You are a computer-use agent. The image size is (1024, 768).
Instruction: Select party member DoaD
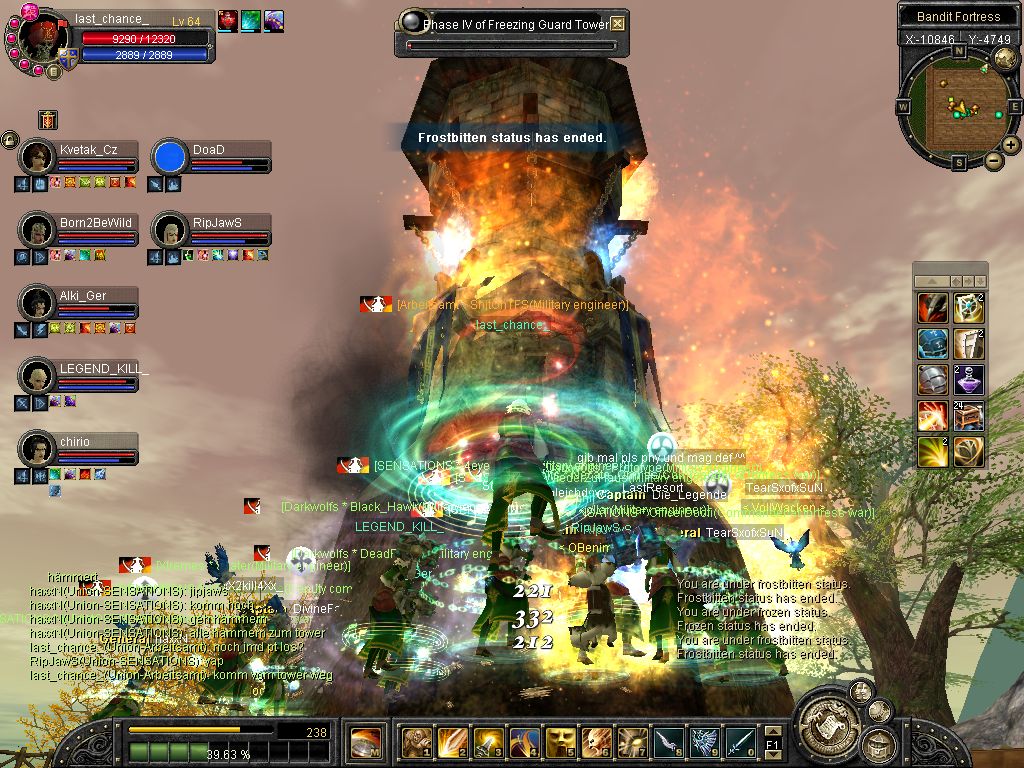[170, 157]
